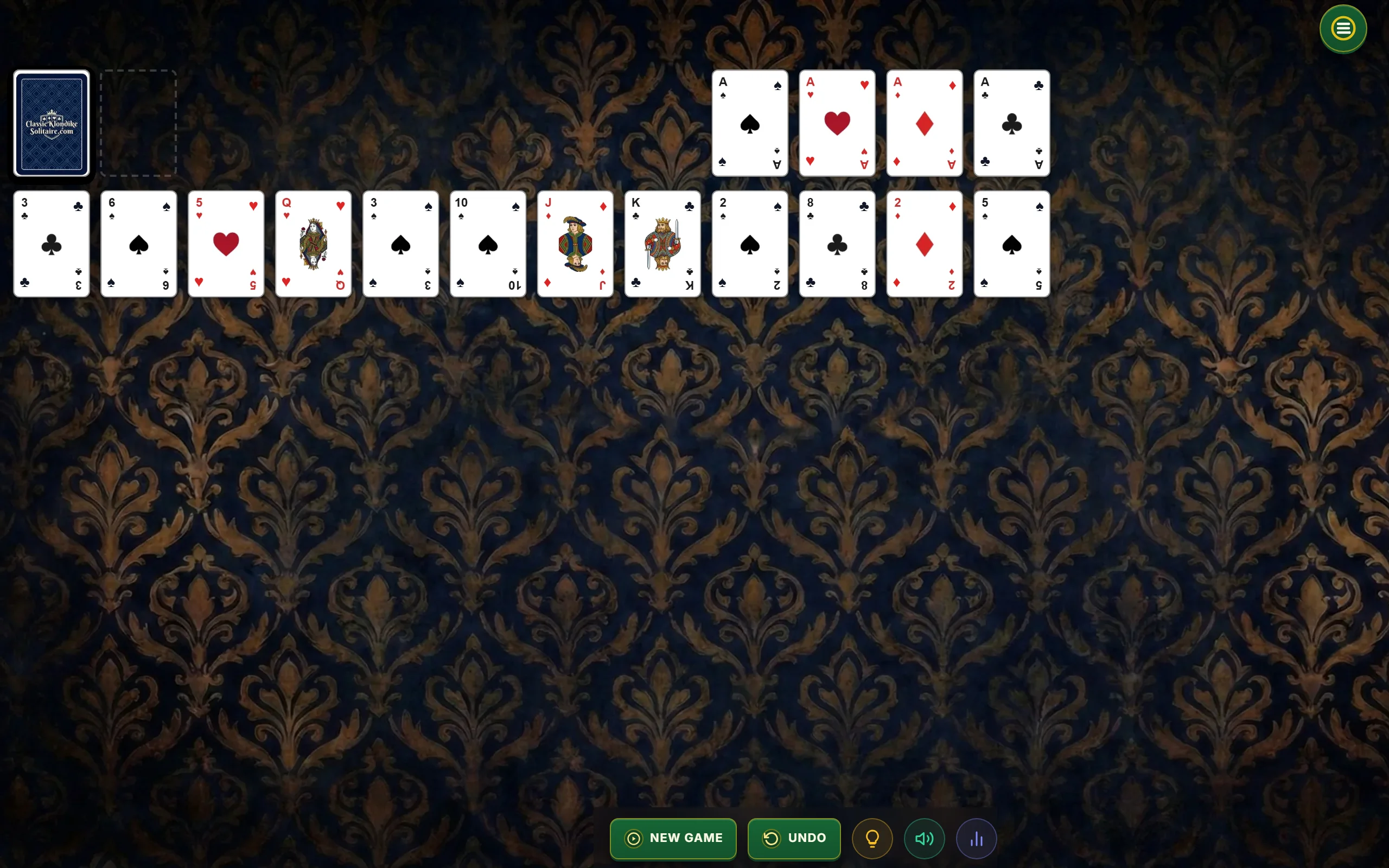Click the hint lightbulb icon
The image size is (1389, 868).
click(x=871, y=838)
